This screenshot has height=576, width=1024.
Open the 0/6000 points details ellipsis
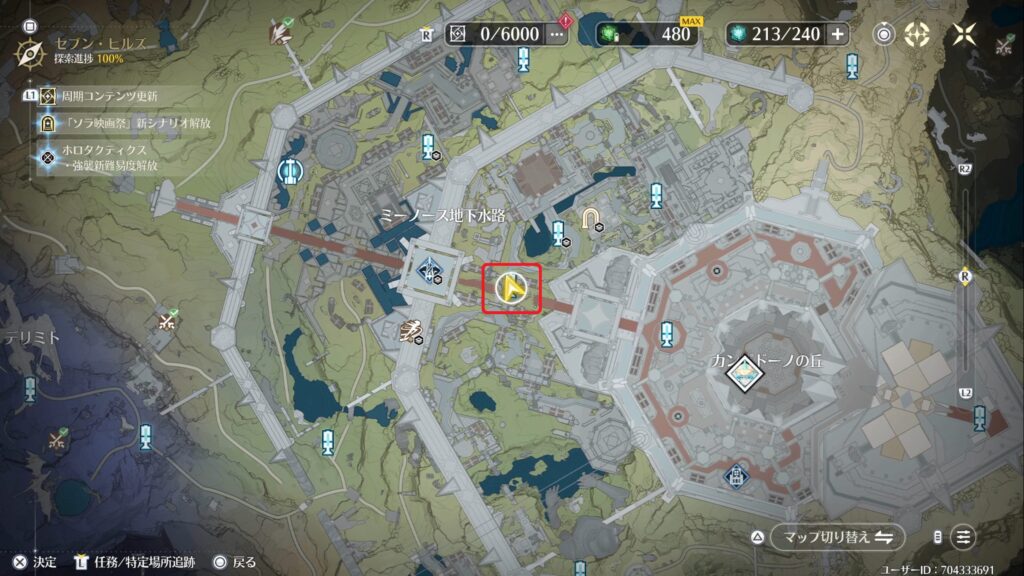pyautogui.click(x=557, y=34)
